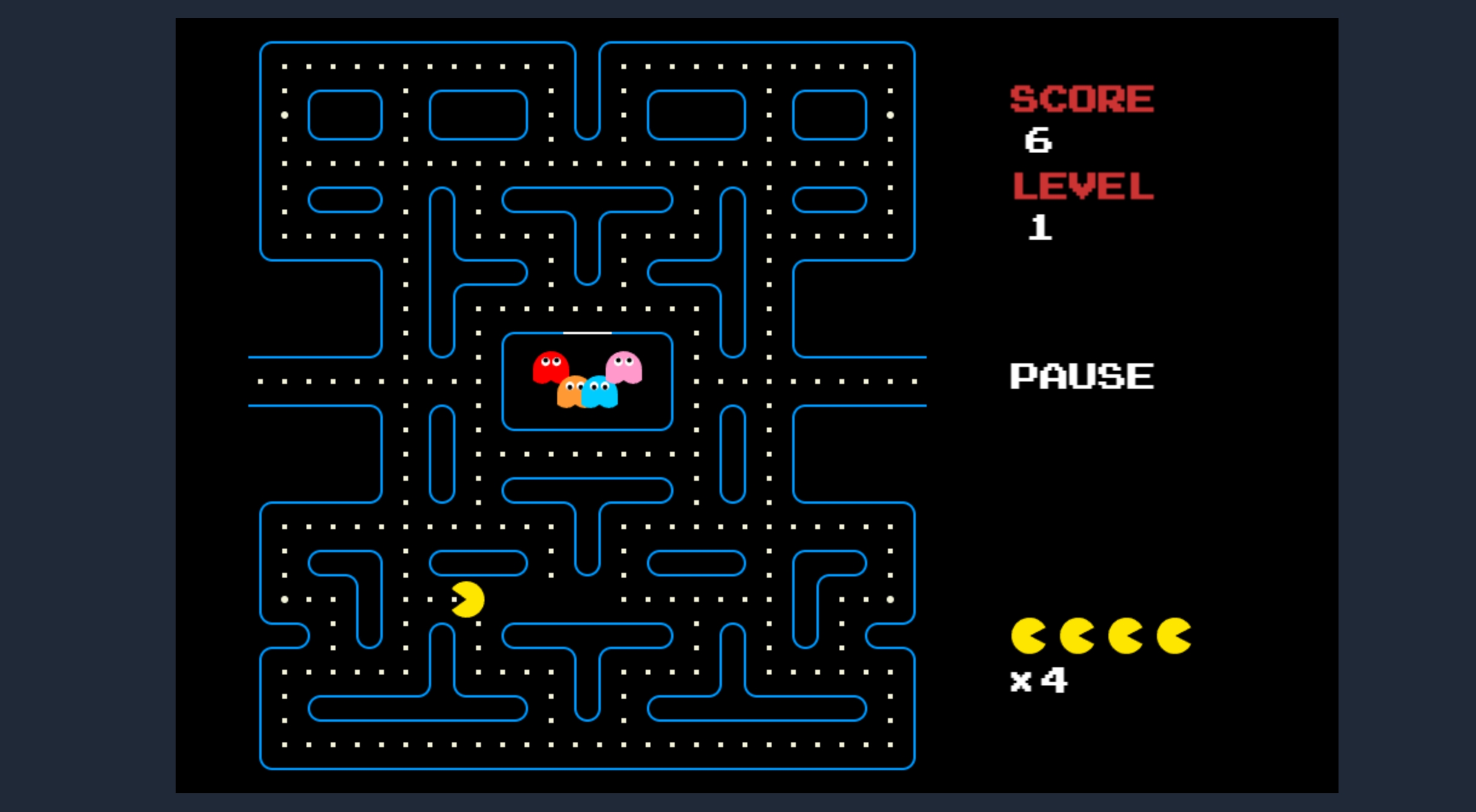
Task: Click the LEVEL heading
Action: [1084, 186]
